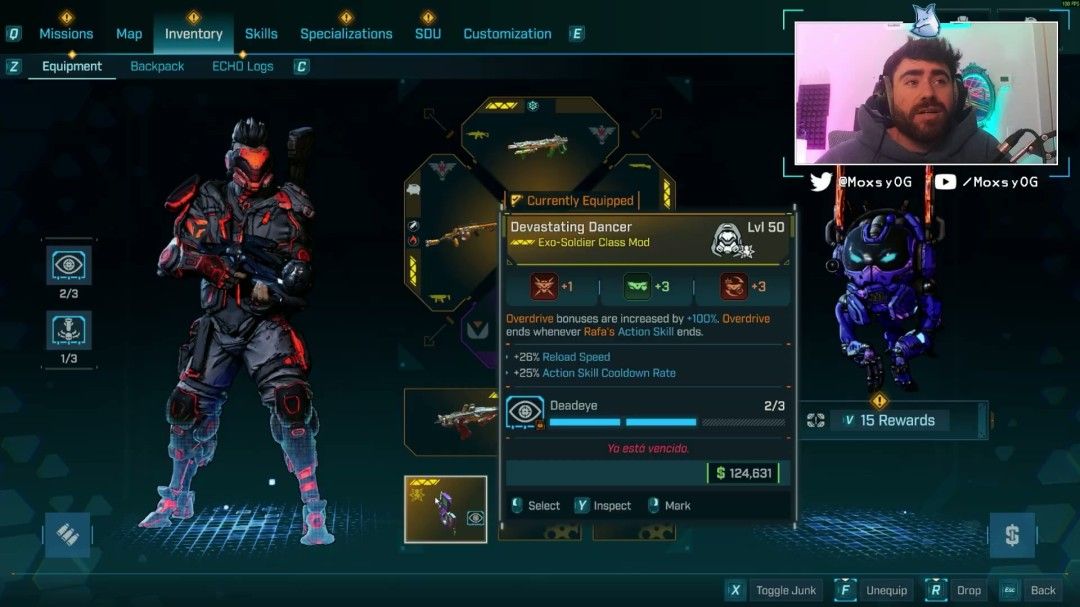The width and height of the screenshot is (1080, 607).
Task: Select the top weapon slot
Action: (539, 144)
